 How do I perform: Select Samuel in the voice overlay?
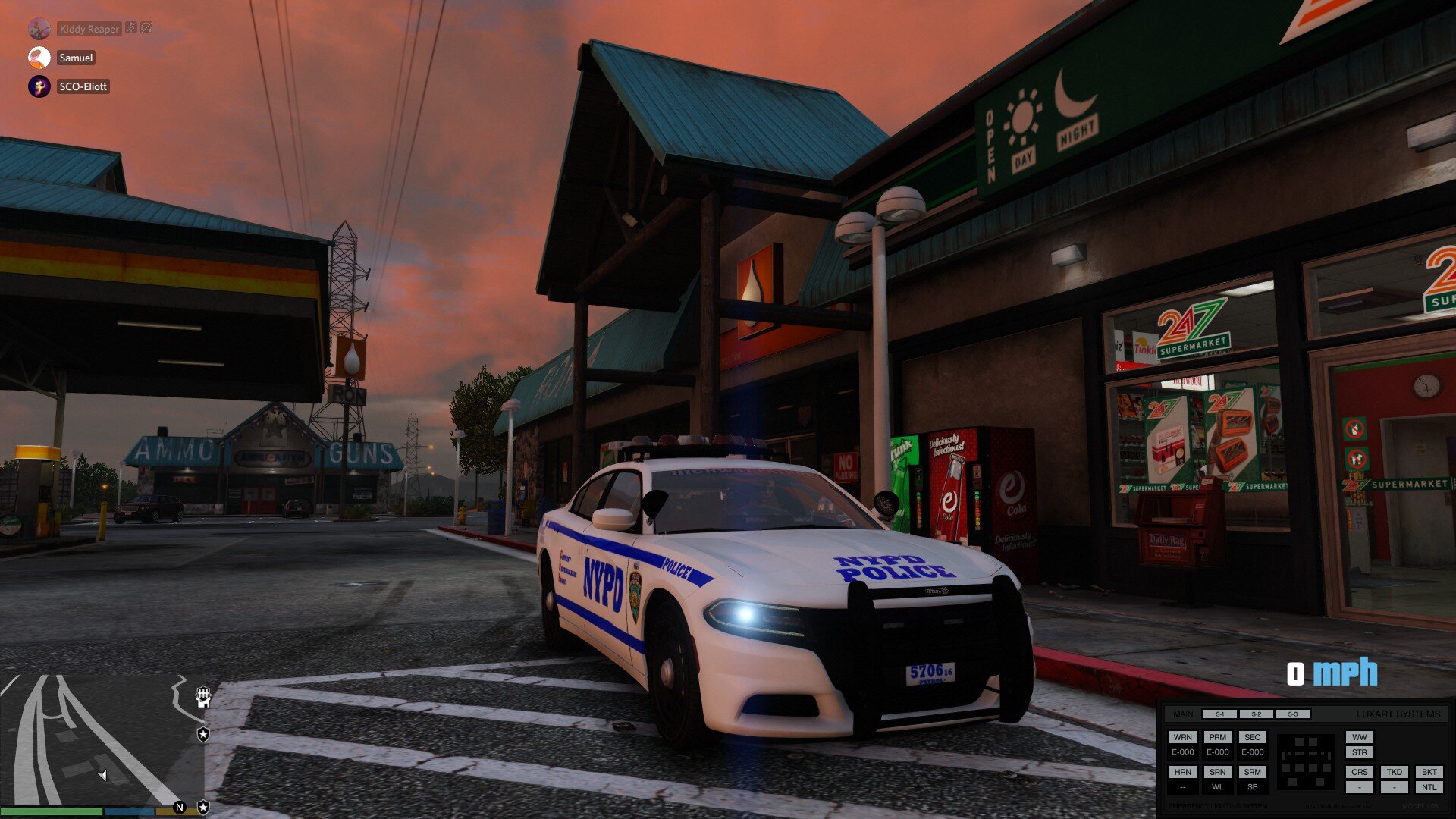click(x=76, y=58)
